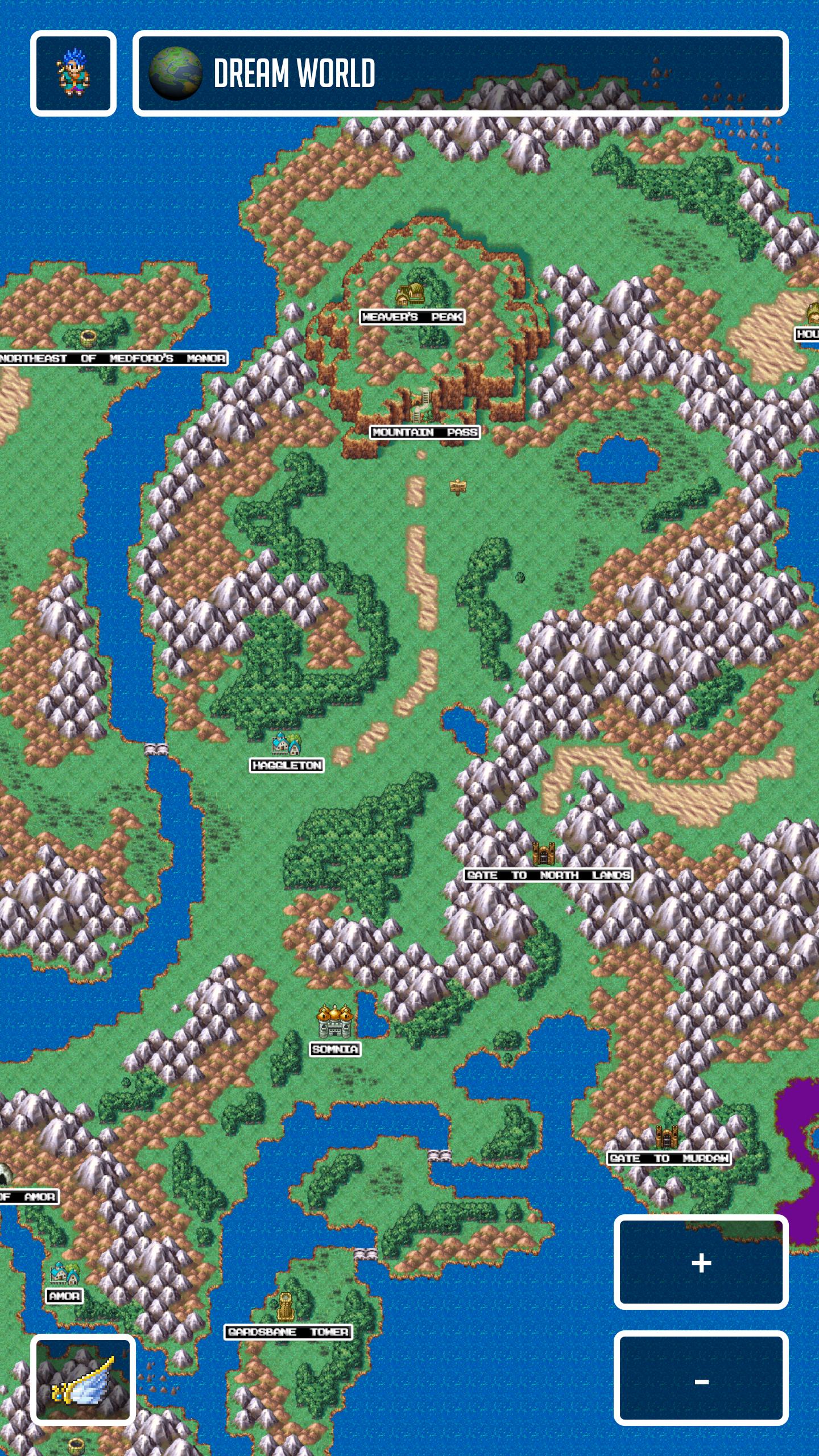
Task: Click the Weaver's Peak name label
Action: (x=411, y=317)
